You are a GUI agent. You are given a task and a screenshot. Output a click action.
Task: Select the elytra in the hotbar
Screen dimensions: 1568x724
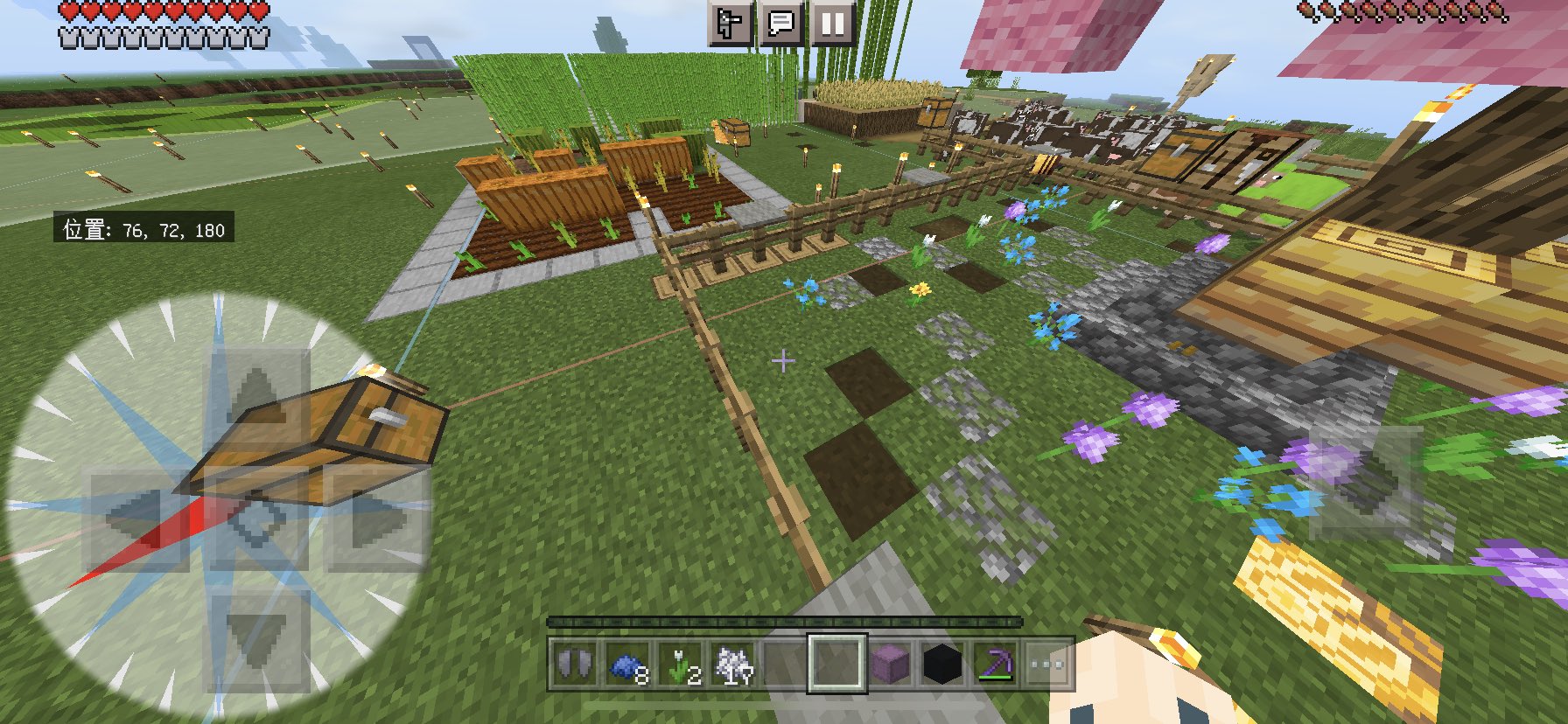574,663
